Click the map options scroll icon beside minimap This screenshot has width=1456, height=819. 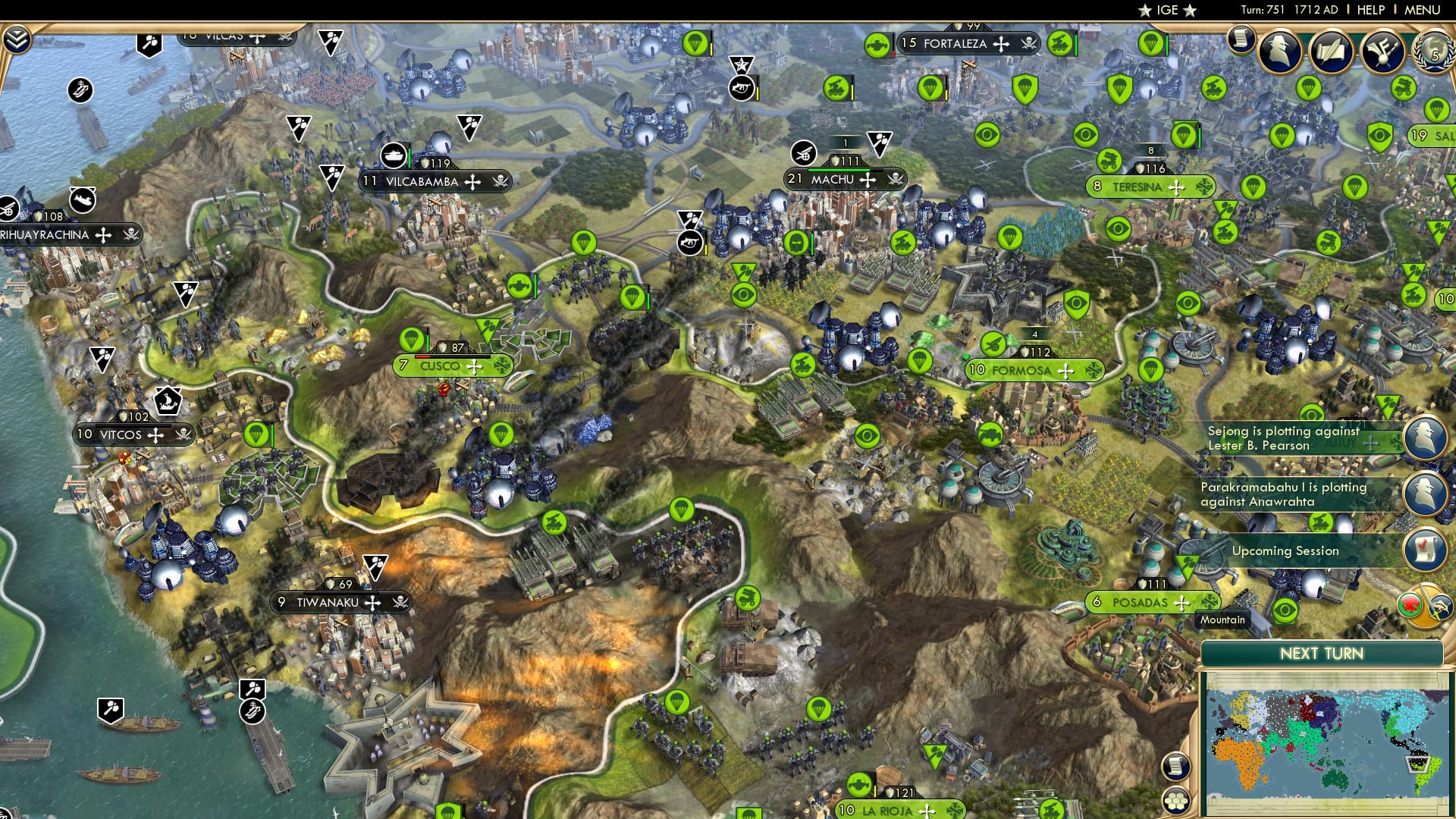pyautogui.click(x=1176, y=766)
